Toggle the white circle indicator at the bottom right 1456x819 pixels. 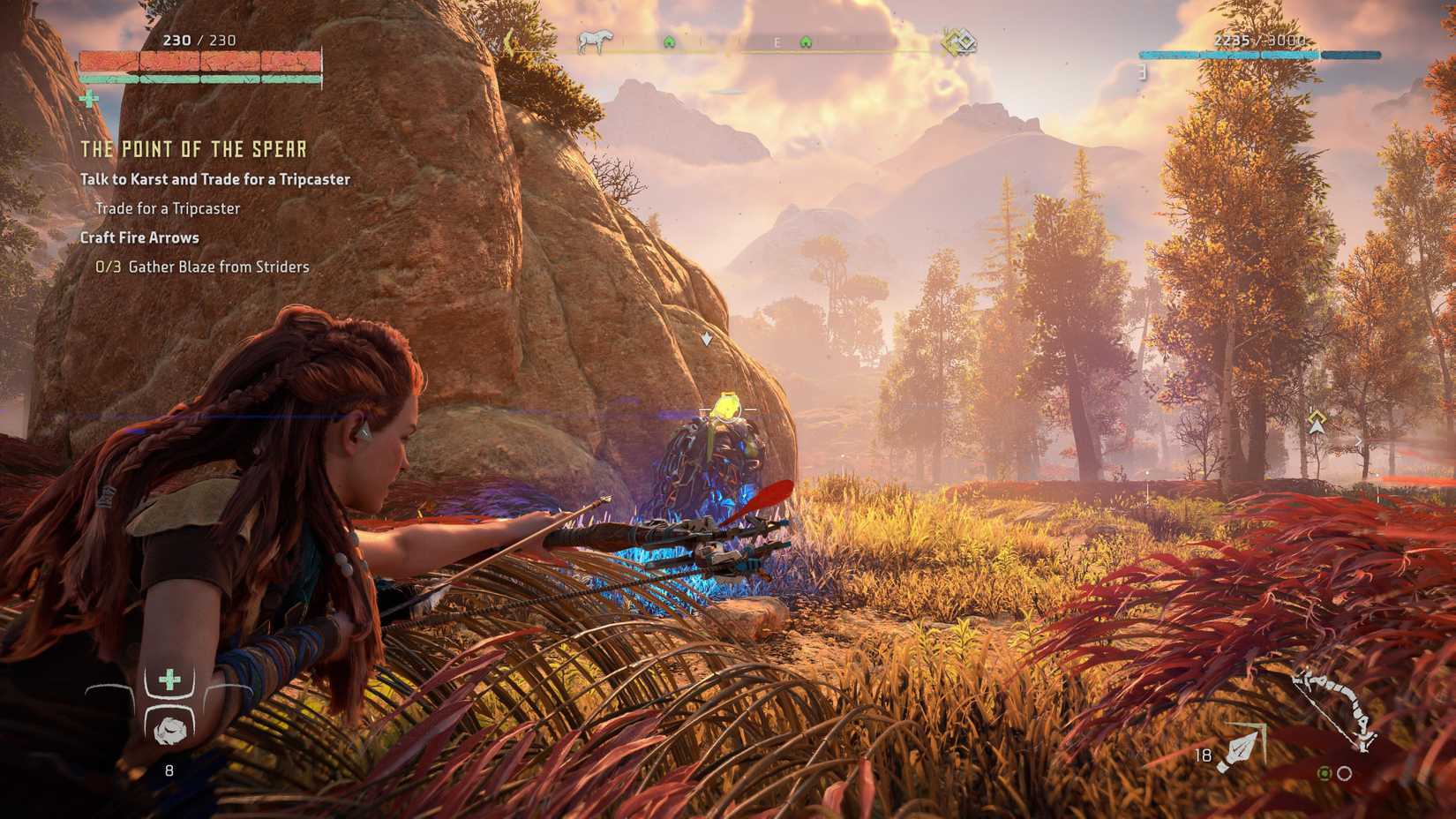pos(1344,773)
